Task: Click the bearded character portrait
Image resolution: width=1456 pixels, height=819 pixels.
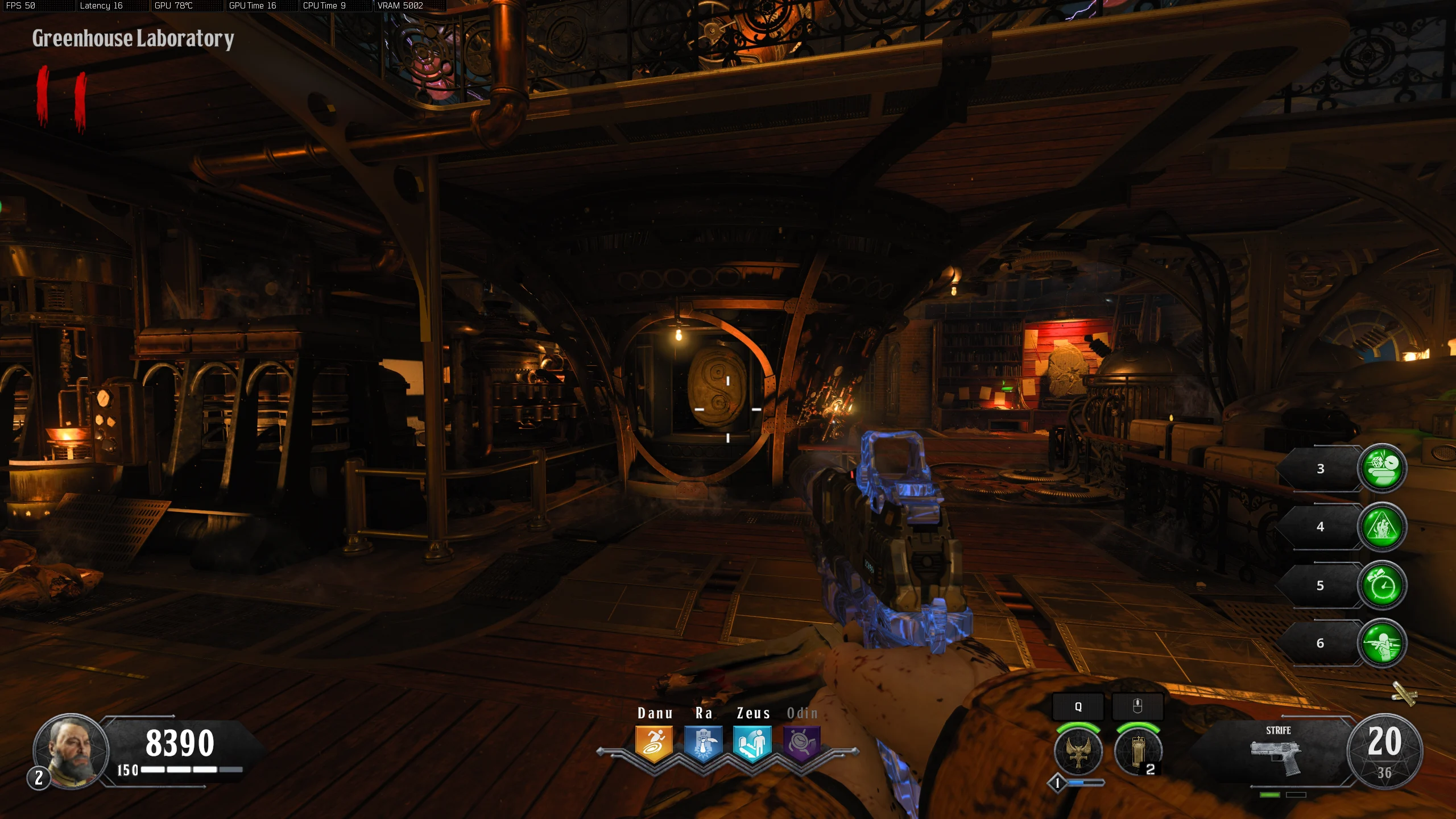Action: (71, 751)
